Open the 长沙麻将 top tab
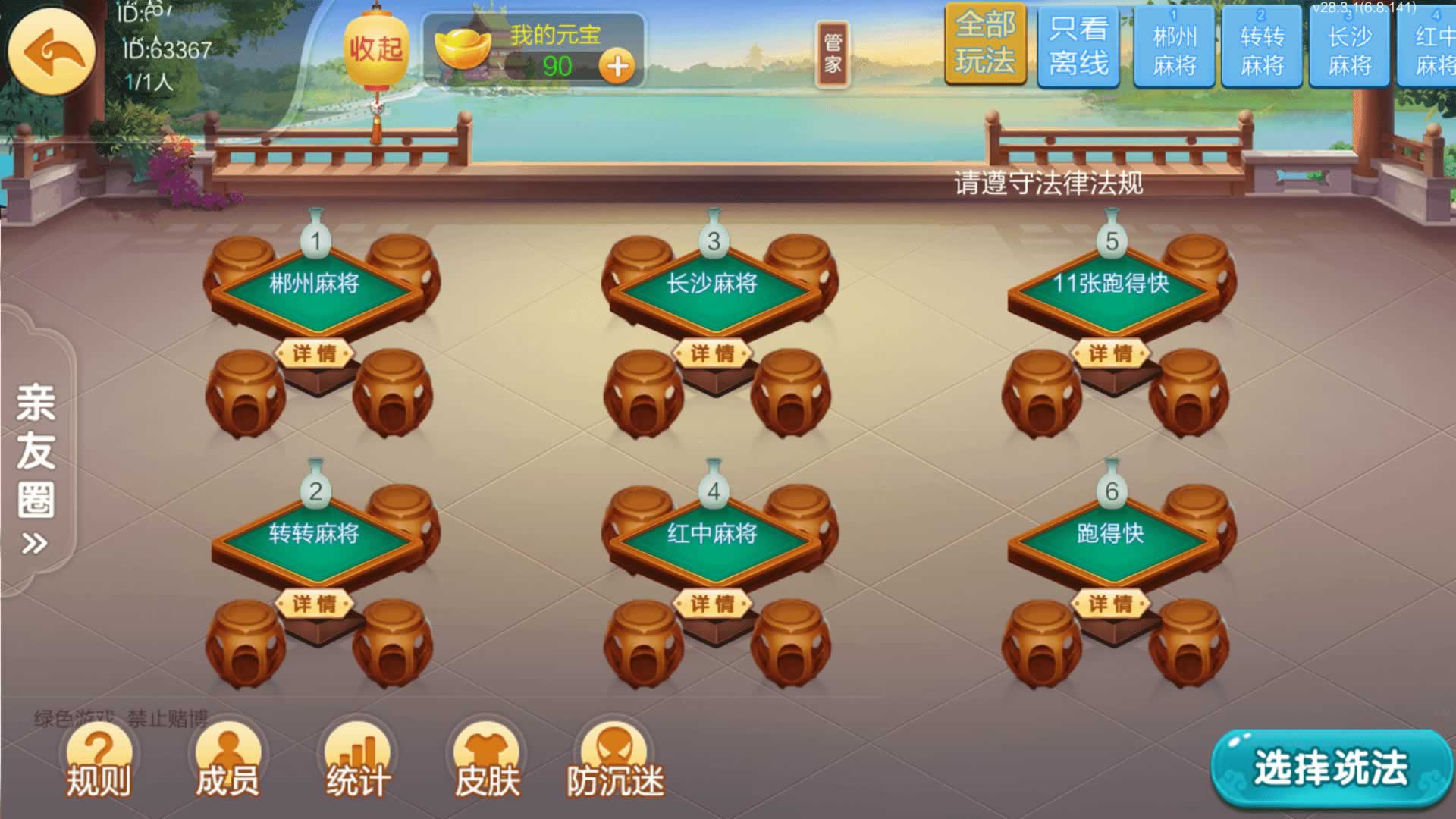The image size is (1456, 819). pos(1349,49)
